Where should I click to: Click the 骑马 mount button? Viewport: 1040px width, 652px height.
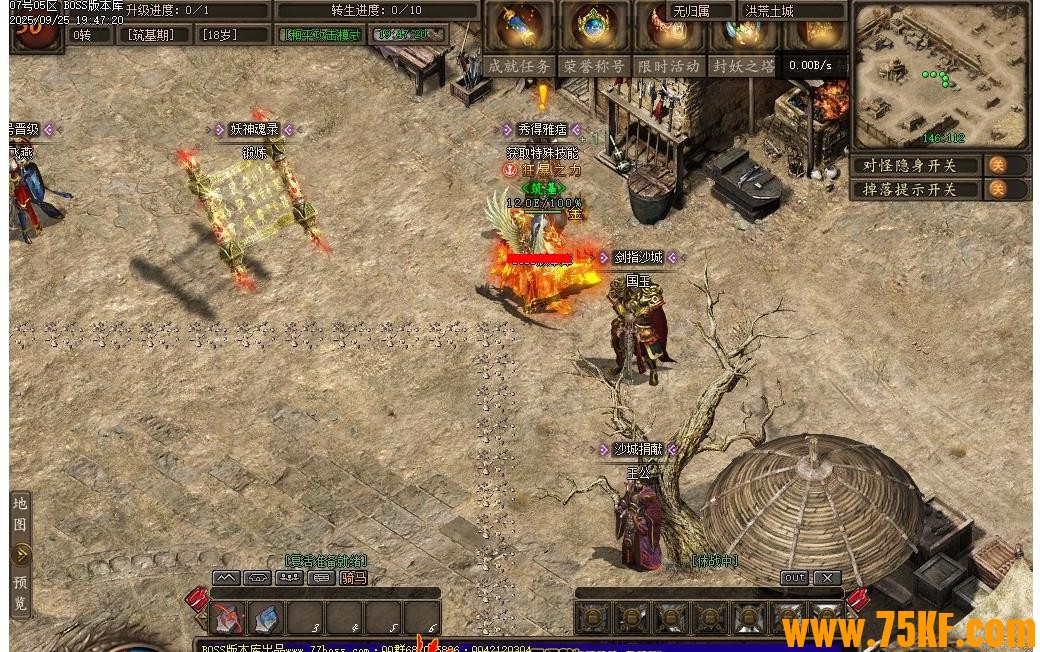[353, 578]
